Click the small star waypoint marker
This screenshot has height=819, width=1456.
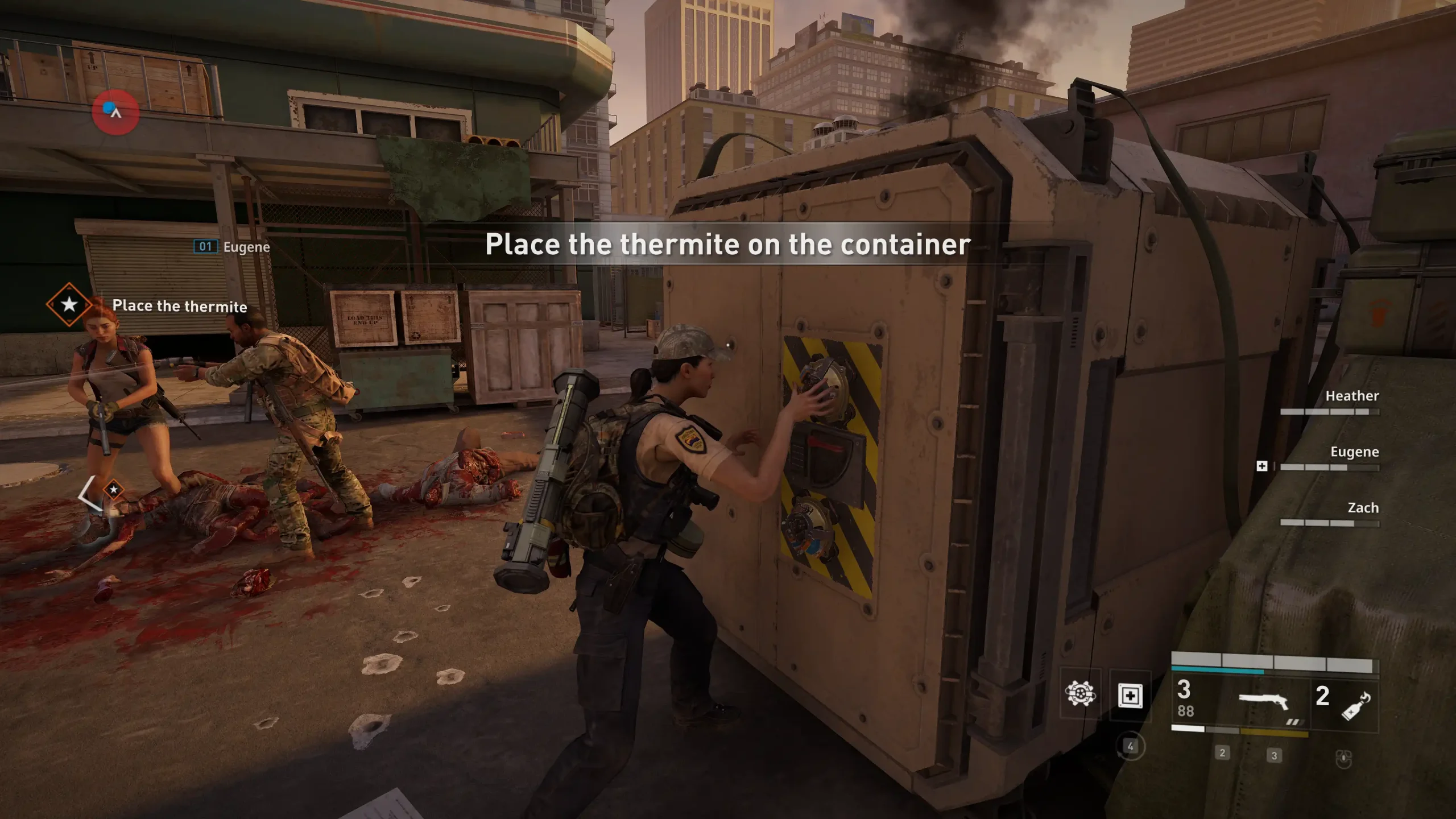tap(114, 489)
